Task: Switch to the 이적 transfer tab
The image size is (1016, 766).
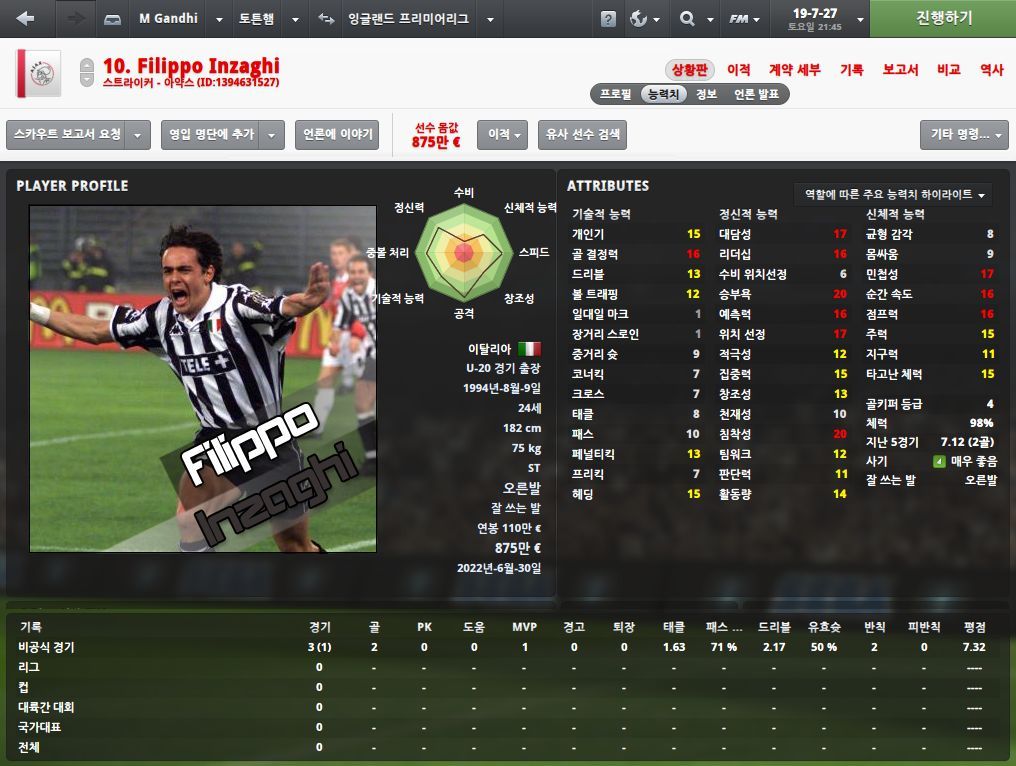Action: coord(738,70)
